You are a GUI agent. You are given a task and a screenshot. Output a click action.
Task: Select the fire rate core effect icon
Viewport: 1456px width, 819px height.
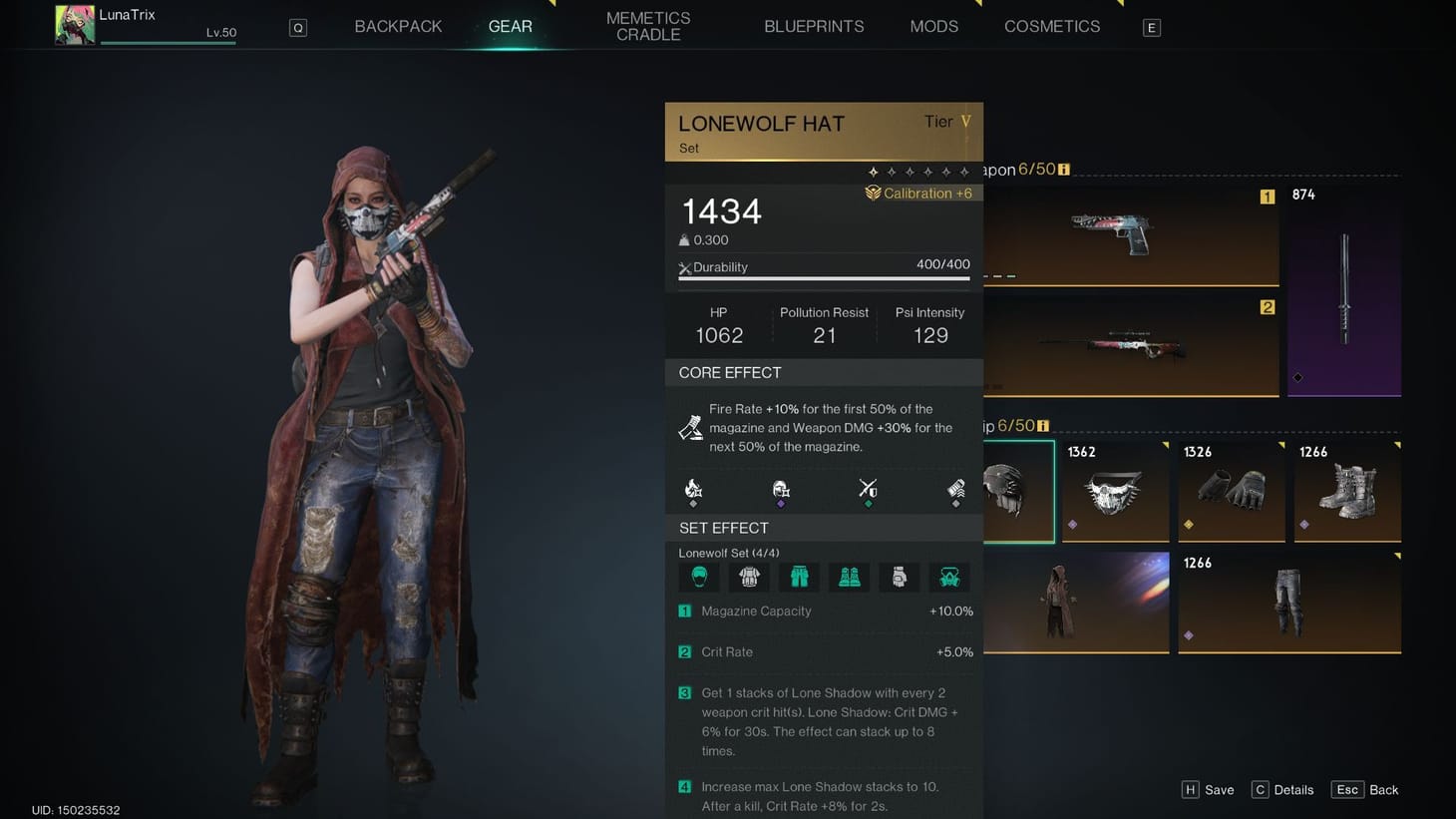[693, 489]
